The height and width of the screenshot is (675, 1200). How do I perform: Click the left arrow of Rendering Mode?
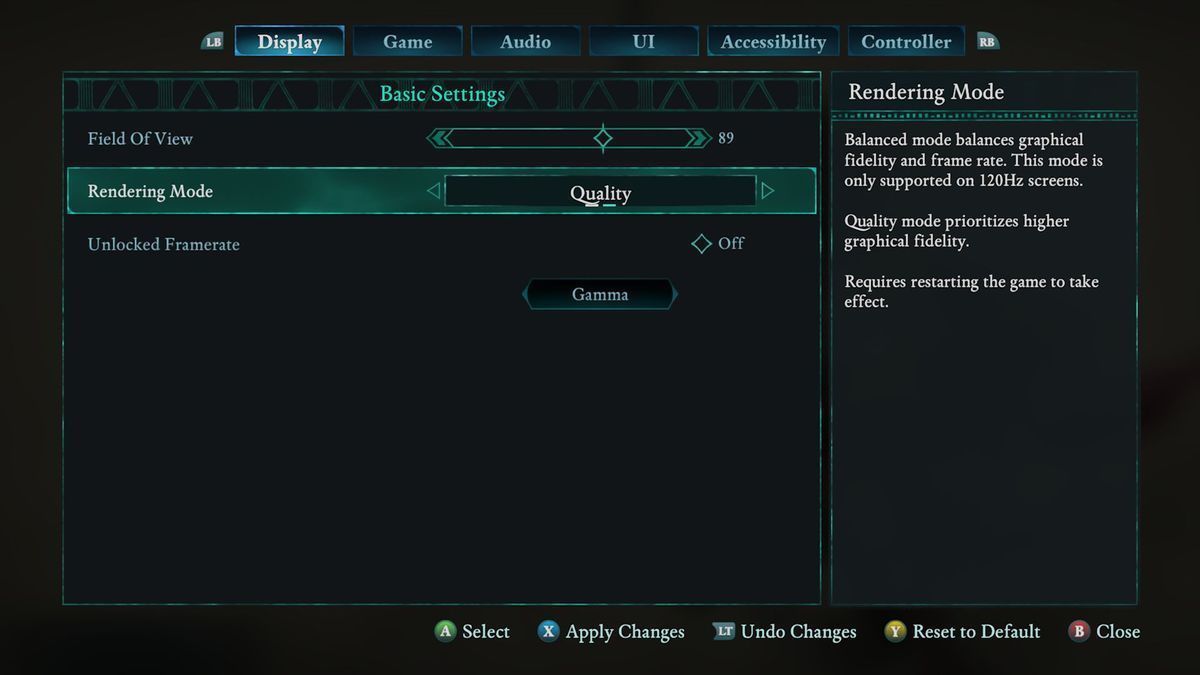pyautogui.click(x=433, y=191)
